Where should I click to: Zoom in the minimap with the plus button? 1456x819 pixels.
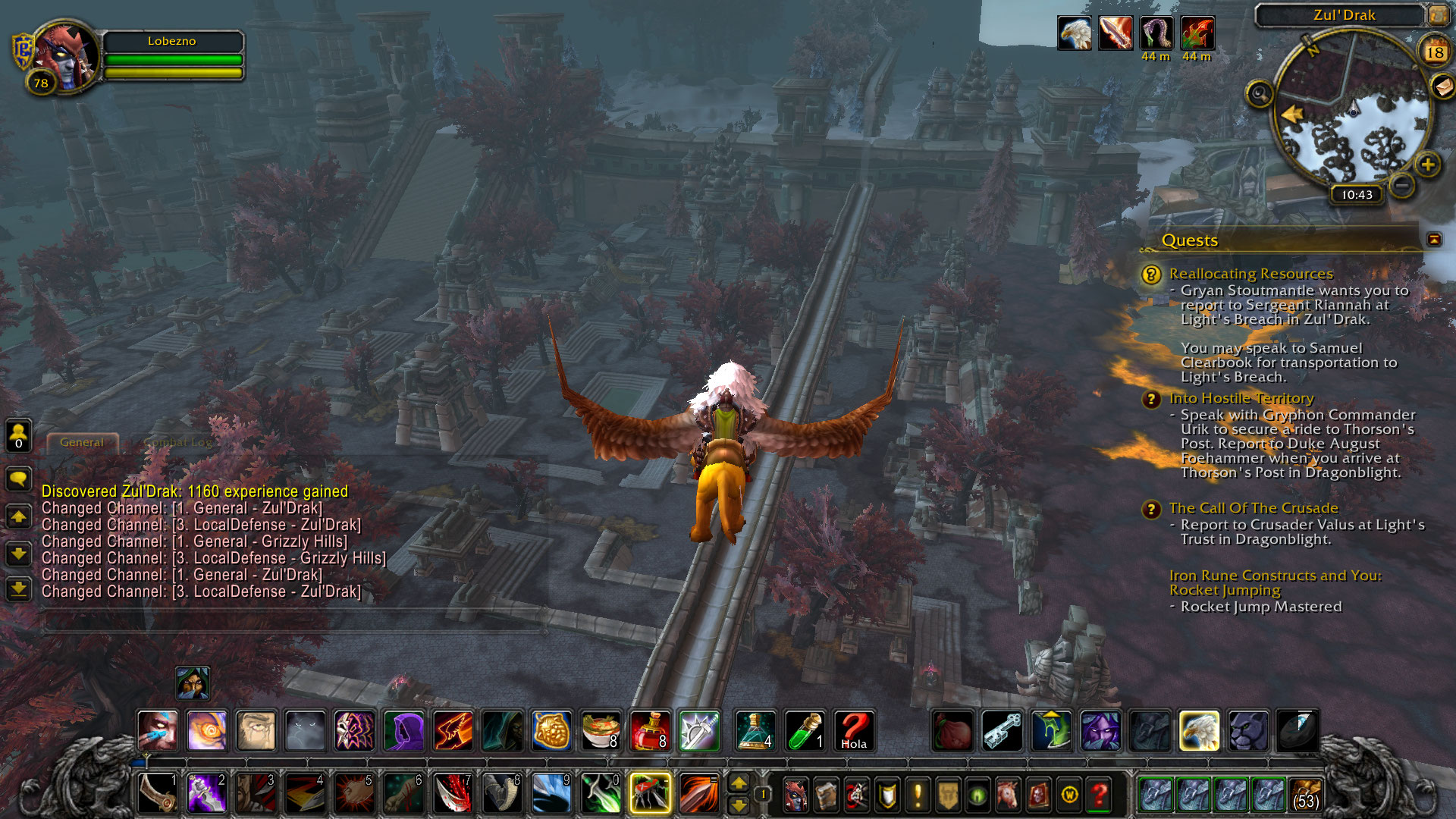click(x=1427, y=165)
